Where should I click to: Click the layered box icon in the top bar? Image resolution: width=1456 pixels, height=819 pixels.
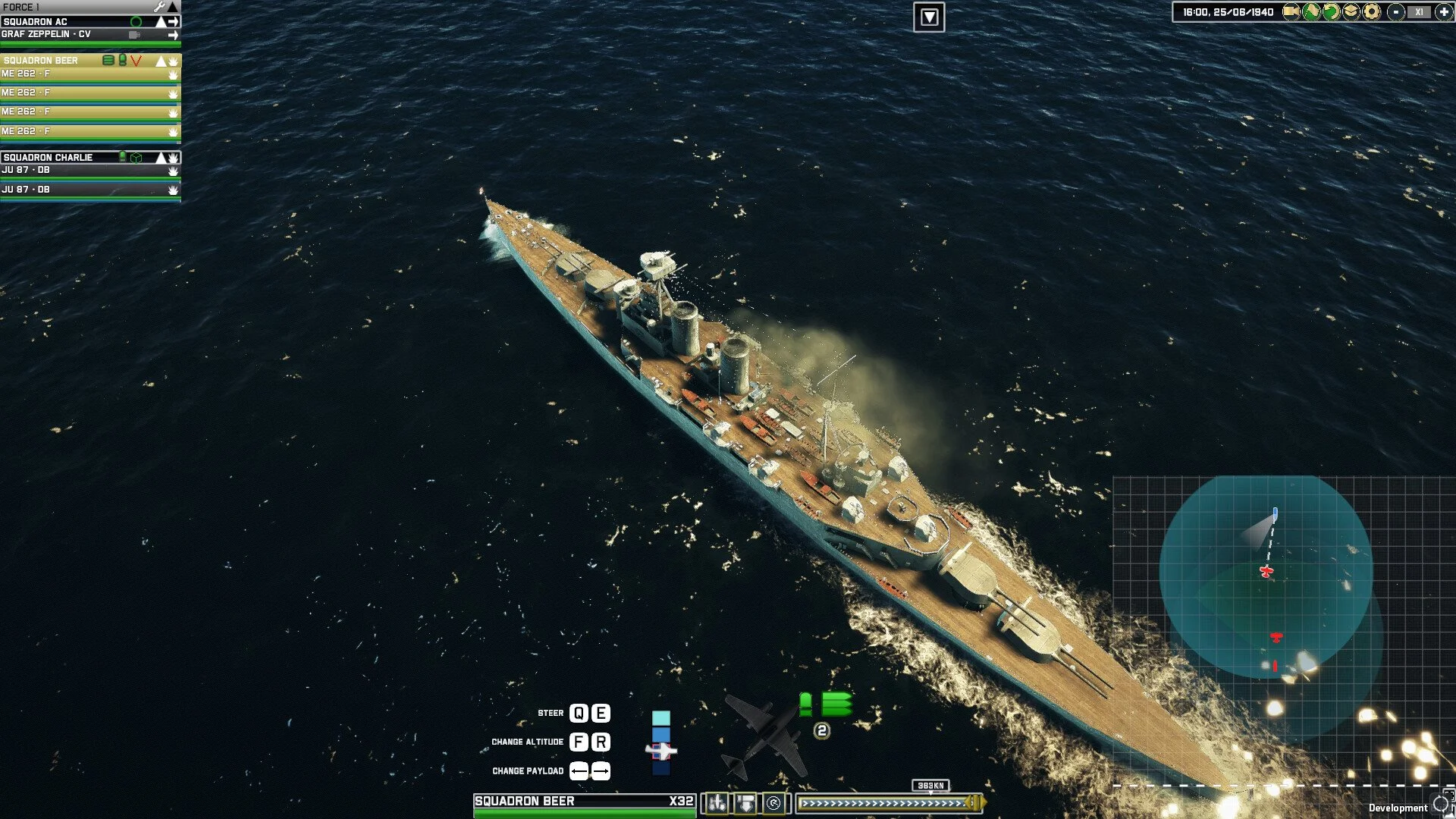click(x=1351, y=11)
